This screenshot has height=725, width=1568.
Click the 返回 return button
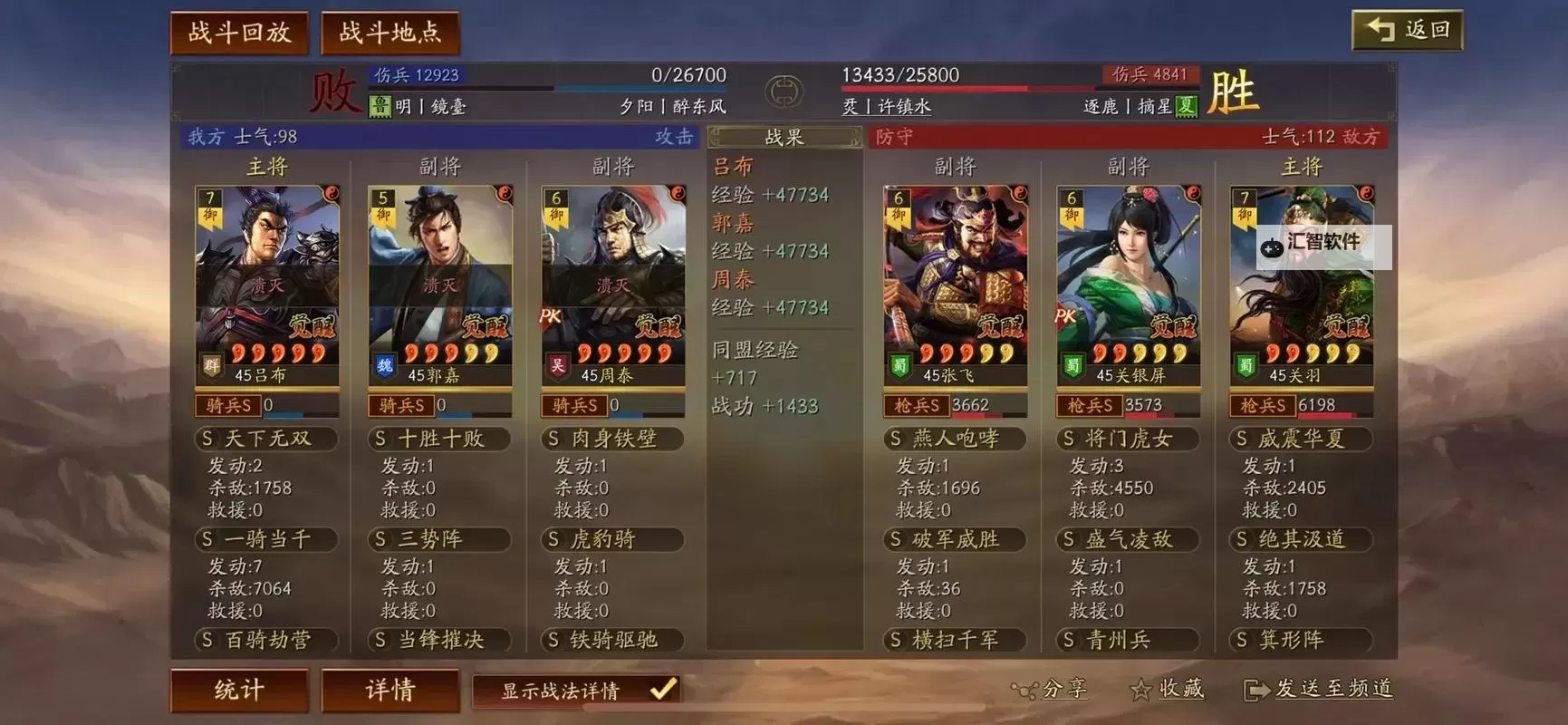coord(1406,28)
